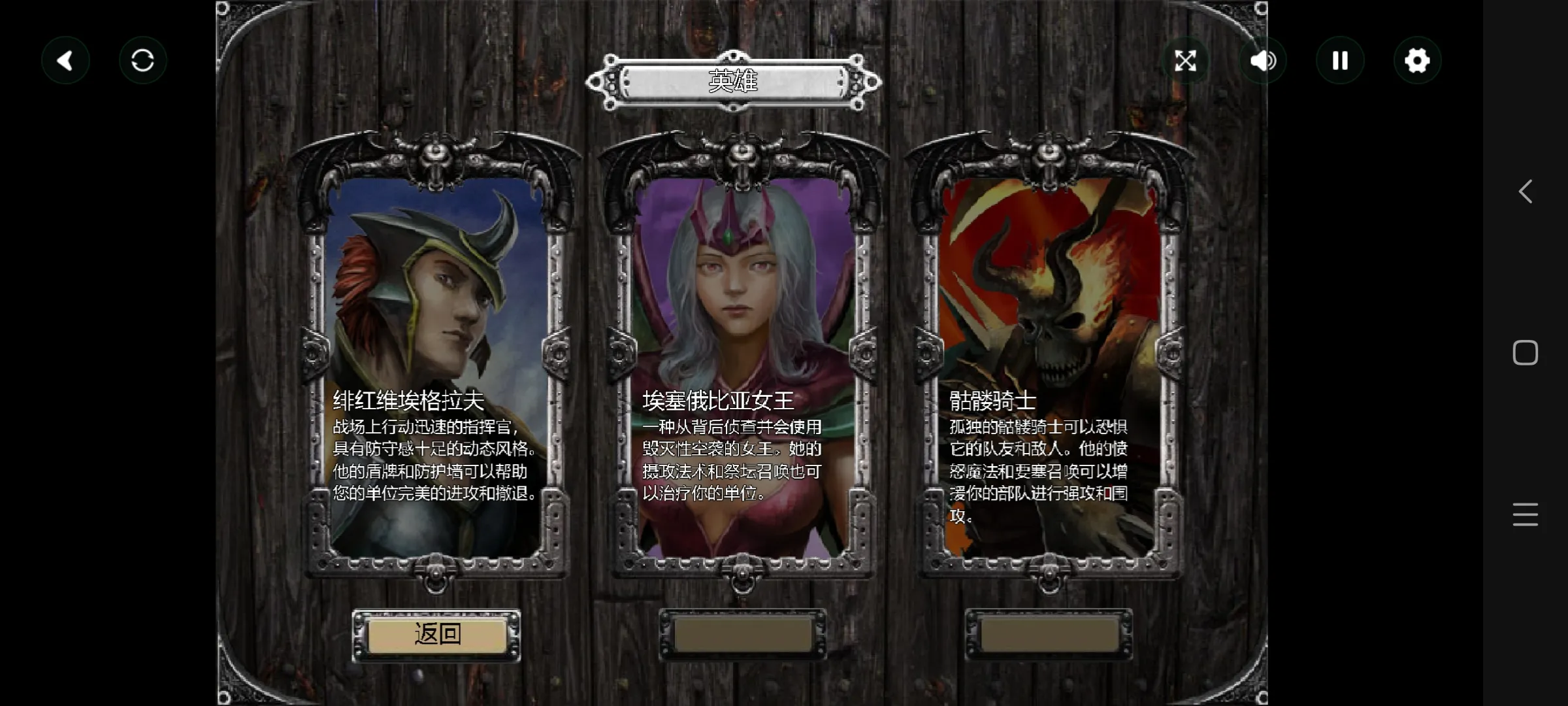1568x706 pixels.
Task: Tap the Android home square button
Action: 1525,353
